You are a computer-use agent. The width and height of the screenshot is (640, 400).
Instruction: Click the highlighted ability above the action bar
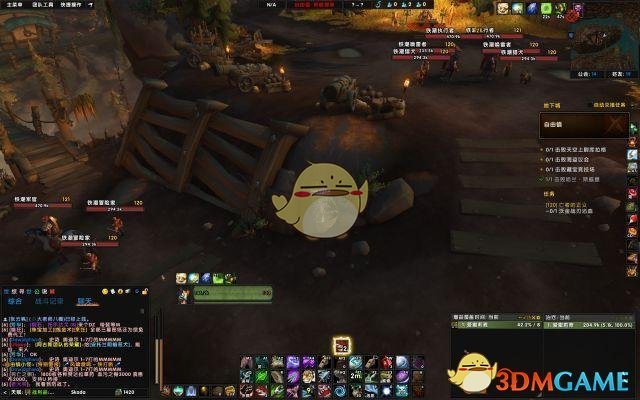point(341,346)
